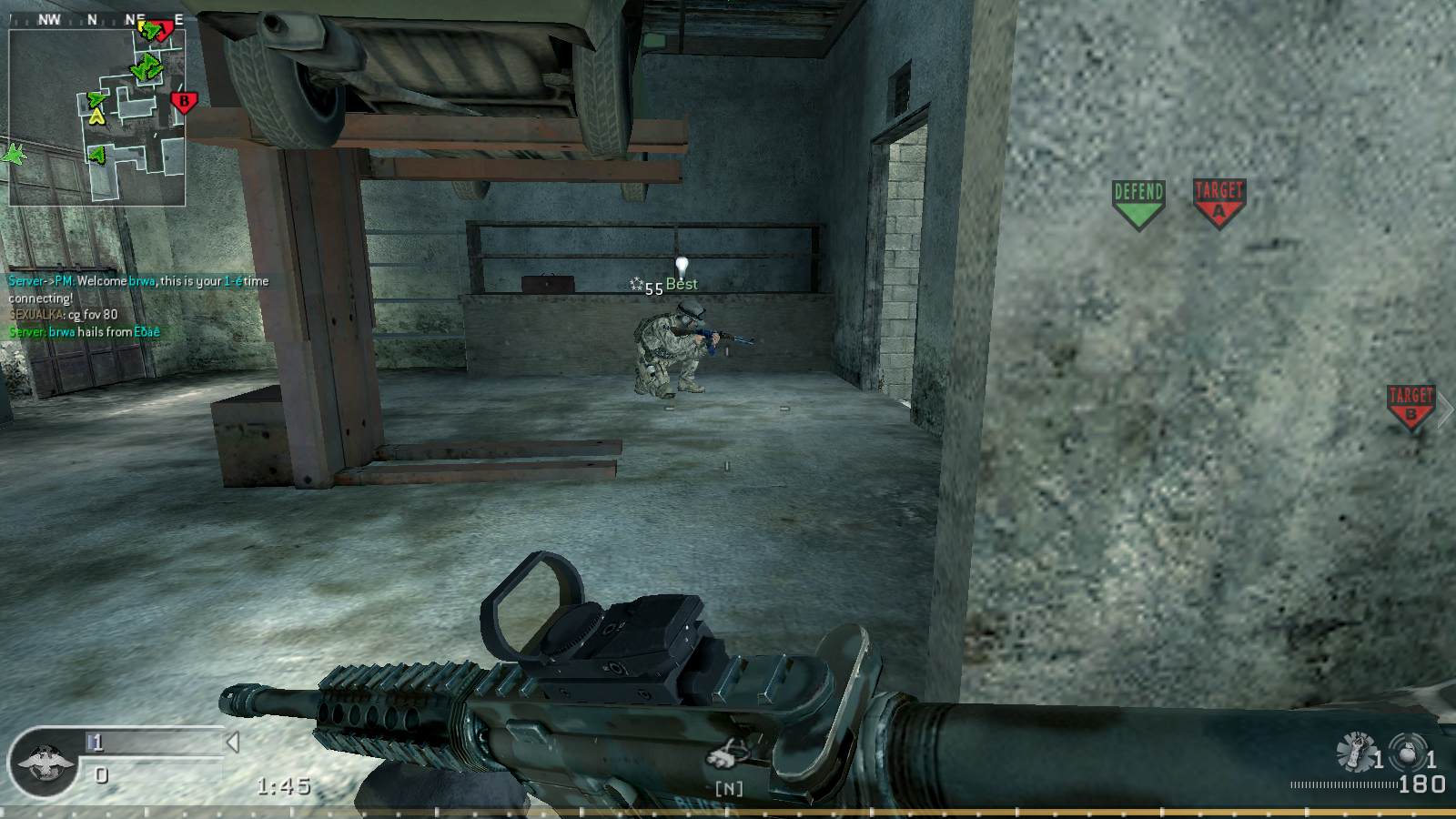Select the stun grenade icon

coord(1356,752)
